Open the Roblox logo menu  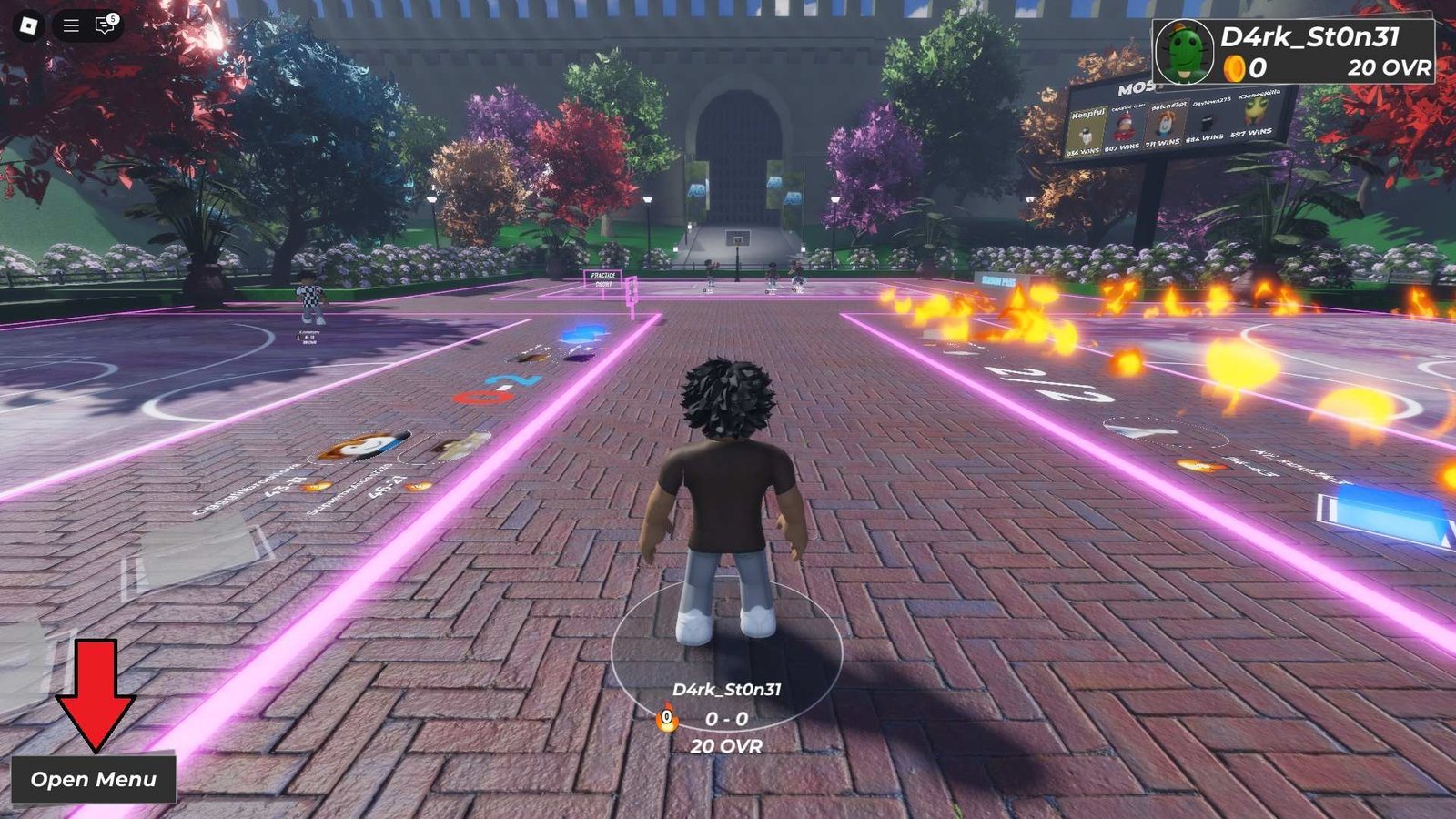click(28, 25)
